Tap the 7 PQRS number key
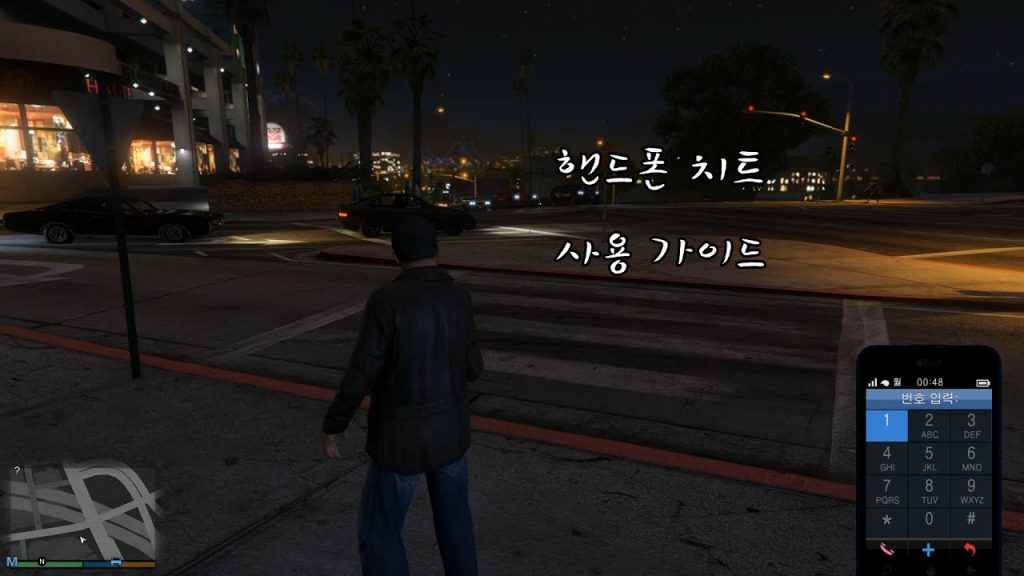The image size is (1024, 576). 886,491
